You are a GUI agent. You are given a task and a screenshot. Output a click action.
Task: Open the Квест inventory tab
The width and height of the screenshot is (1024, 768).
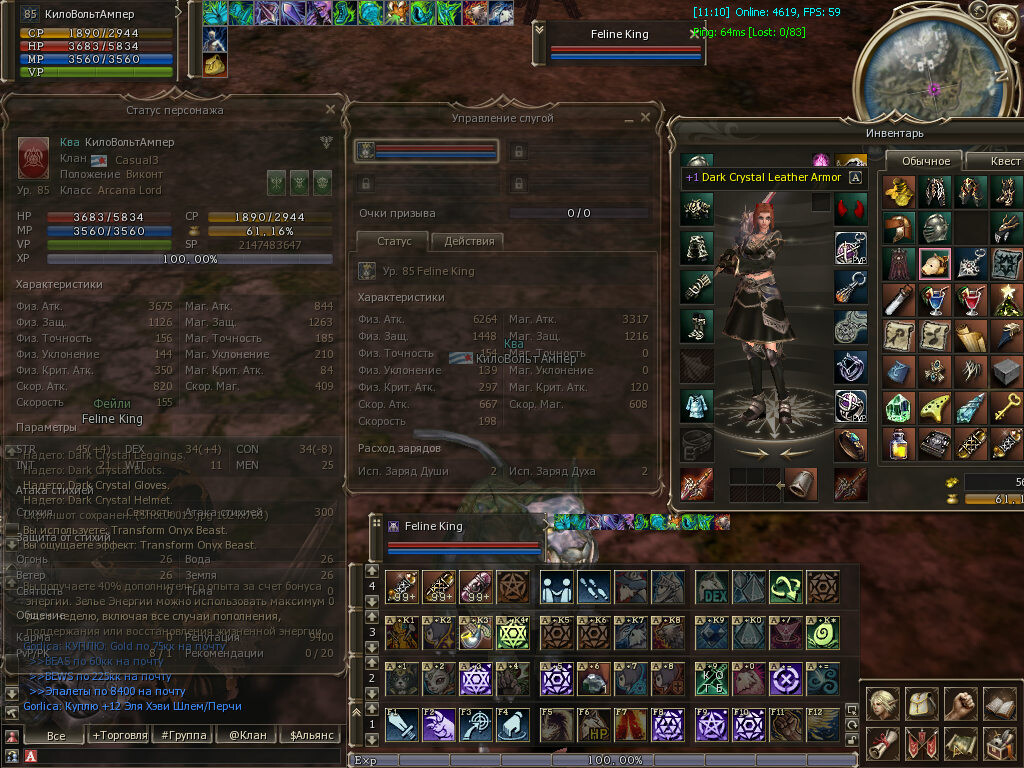point(1002,161)
